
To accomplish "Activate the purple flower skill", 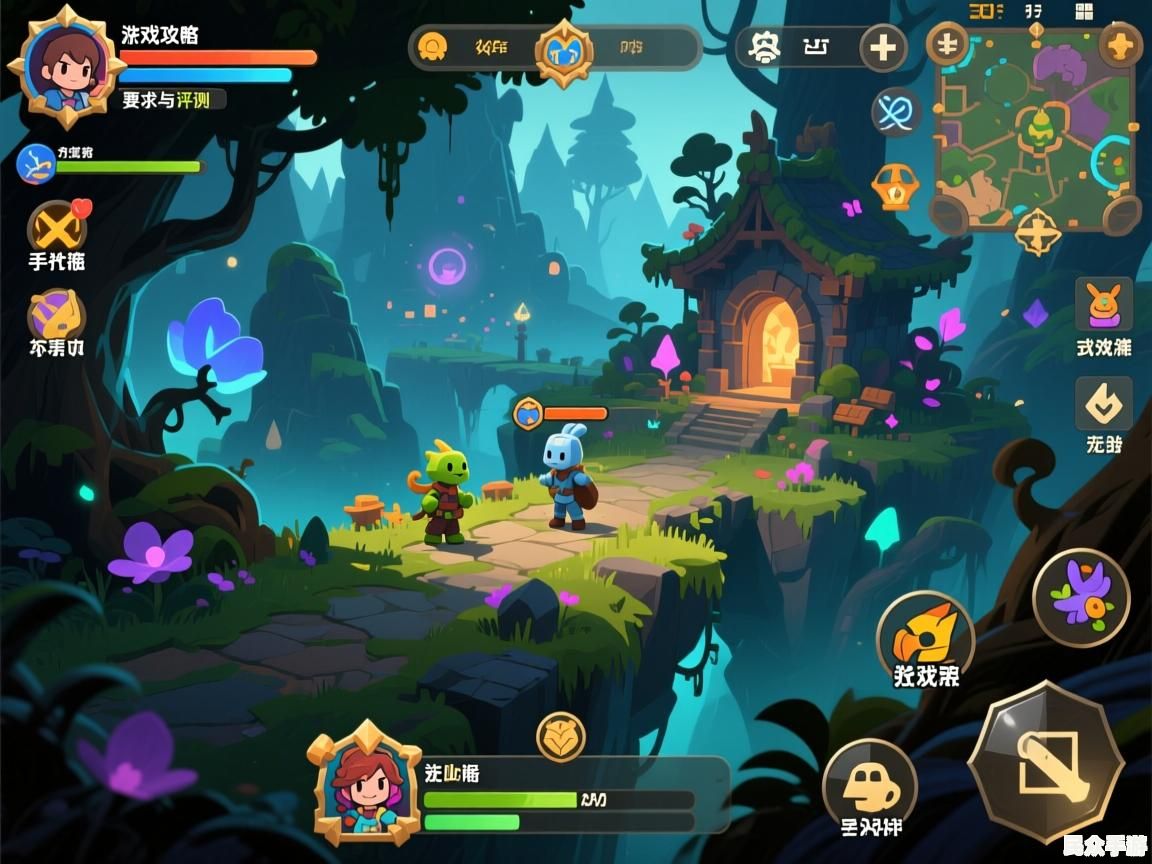I will click(x=1081, y=598).
